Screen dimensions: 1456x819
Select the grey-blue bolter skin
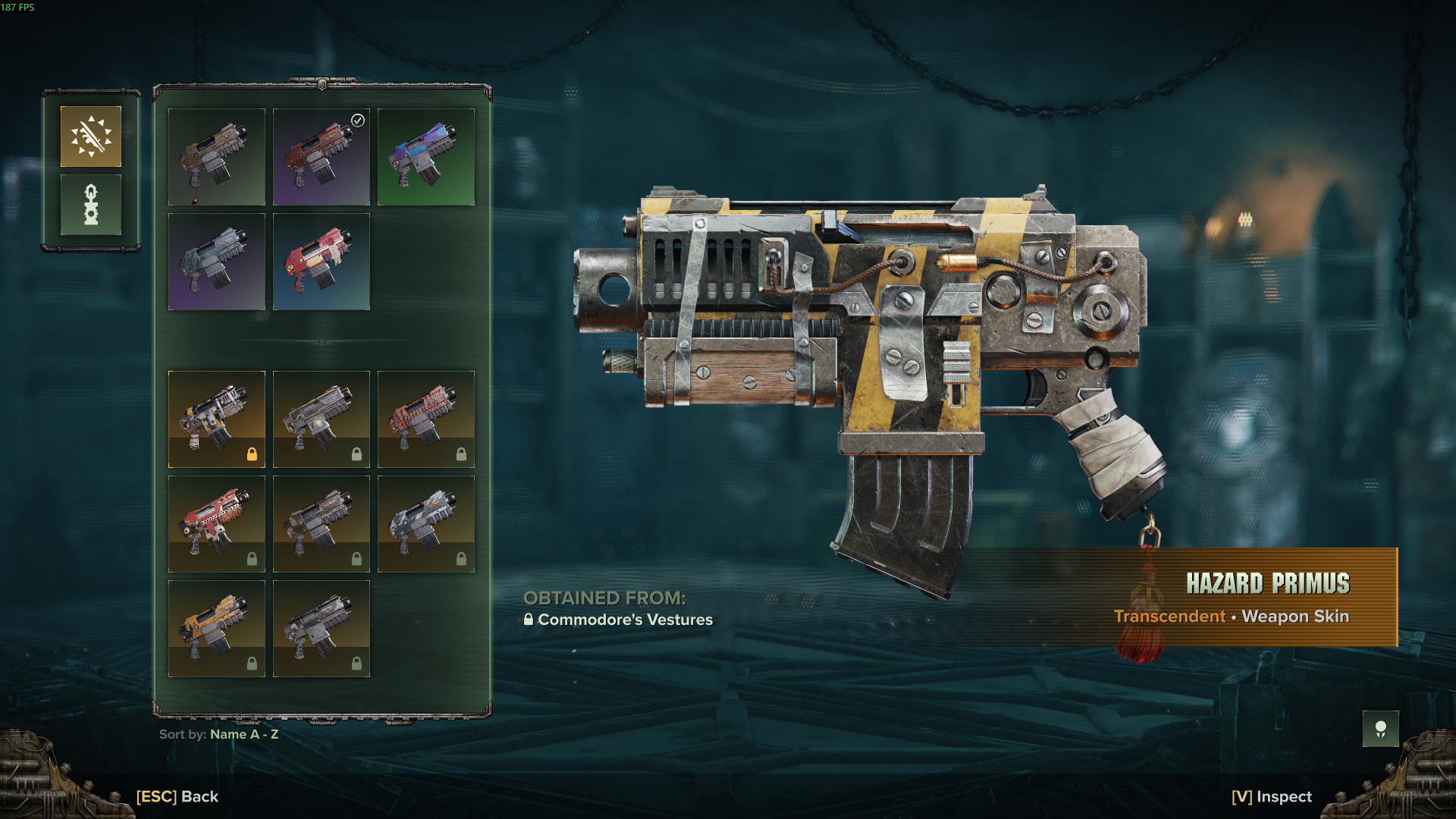217,262
